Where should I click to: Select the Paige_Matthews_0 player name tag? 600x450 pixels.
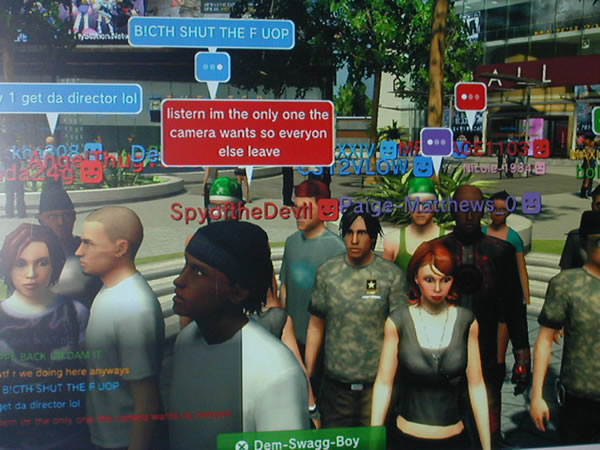[x=430, y=205]
